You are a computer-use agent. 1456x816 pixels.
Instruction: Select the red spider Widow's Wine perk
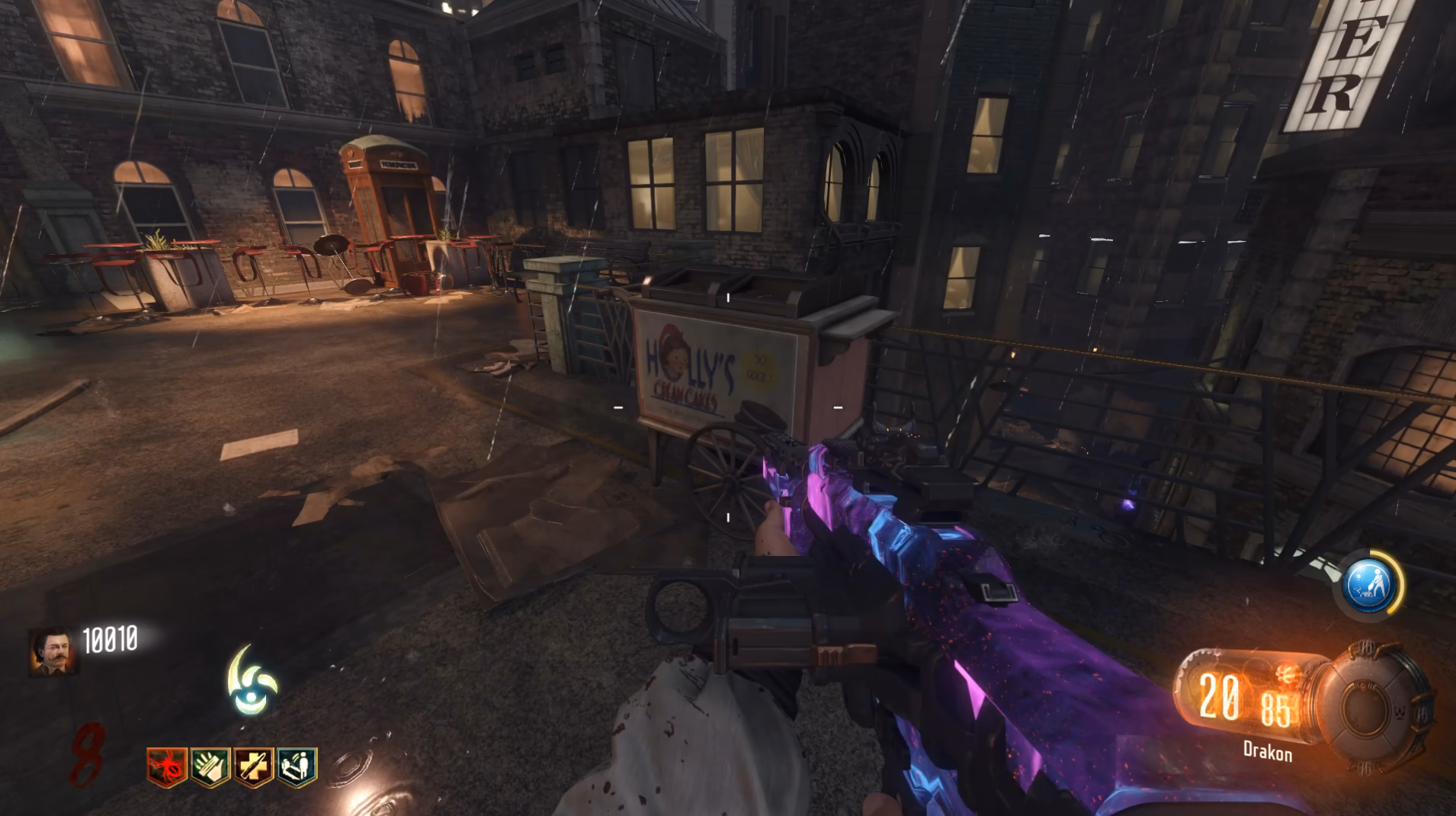[166, 766]
